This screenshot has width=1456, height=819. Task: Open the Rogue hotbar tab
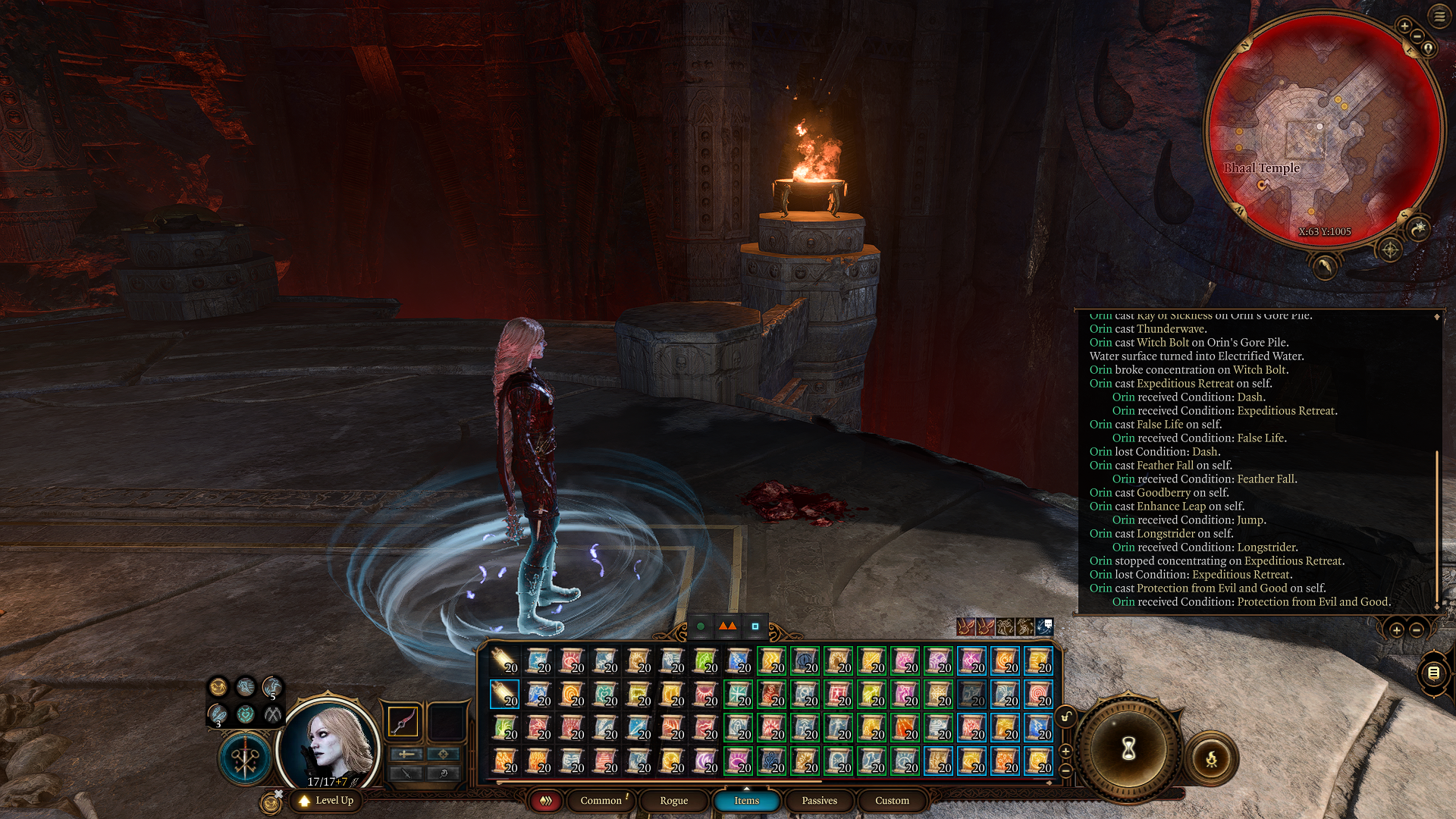[673, 801]
